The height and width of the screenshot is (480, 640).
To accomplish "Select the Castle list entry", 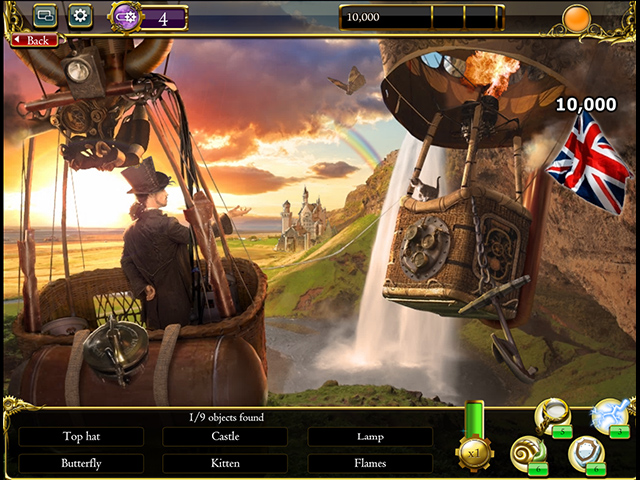I will tap(225, 437).
